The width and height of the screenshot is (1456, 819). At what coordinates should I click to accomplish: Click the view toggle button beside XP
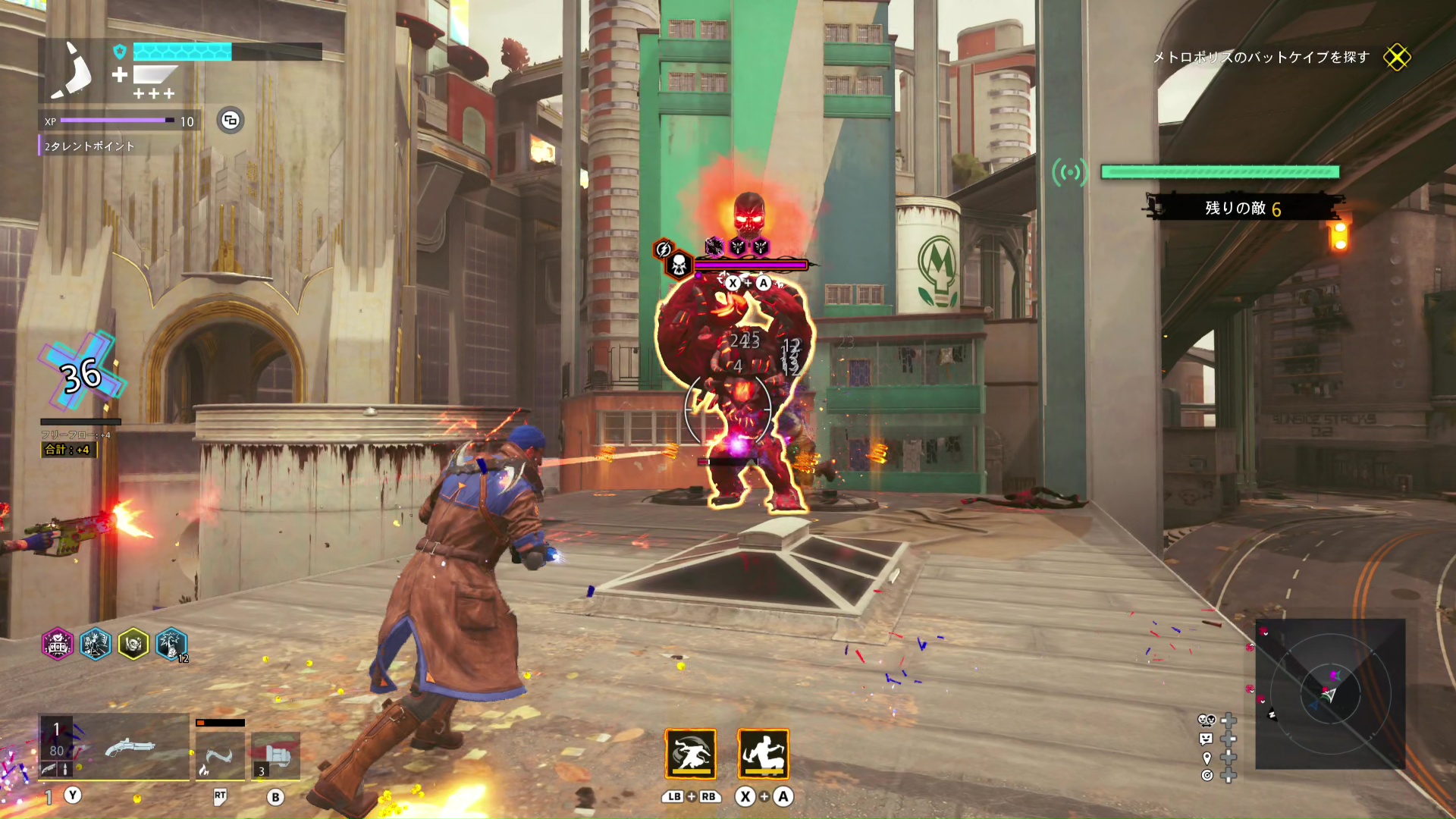231,121
